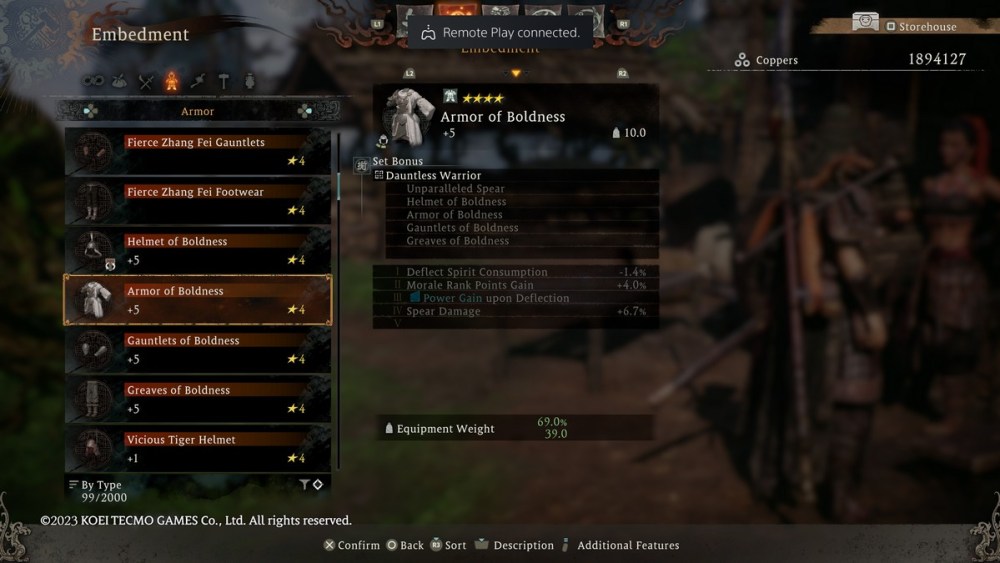Image resolution: width=1000 pixels, height=563 pixels.
Task: Select the Dauntless Warrior set bonus entry
Action: click(433, 176)
